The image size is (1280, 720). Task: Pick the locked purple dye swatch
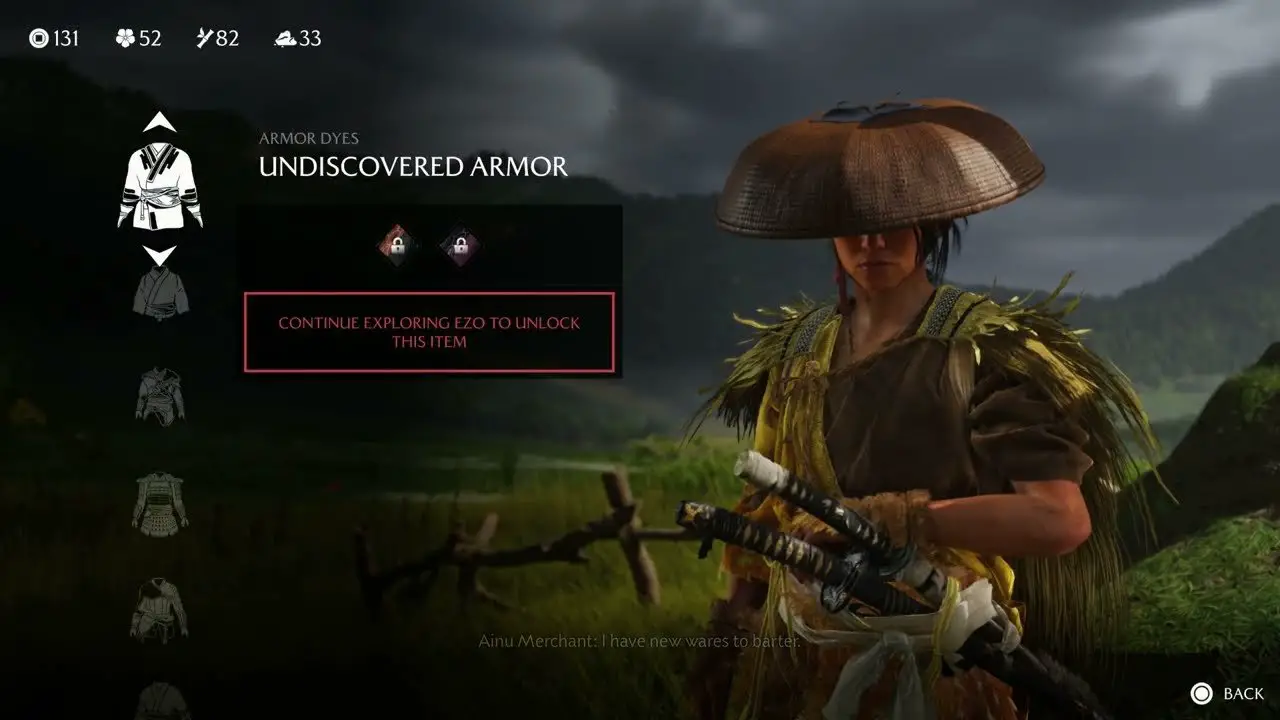(461, 244)
